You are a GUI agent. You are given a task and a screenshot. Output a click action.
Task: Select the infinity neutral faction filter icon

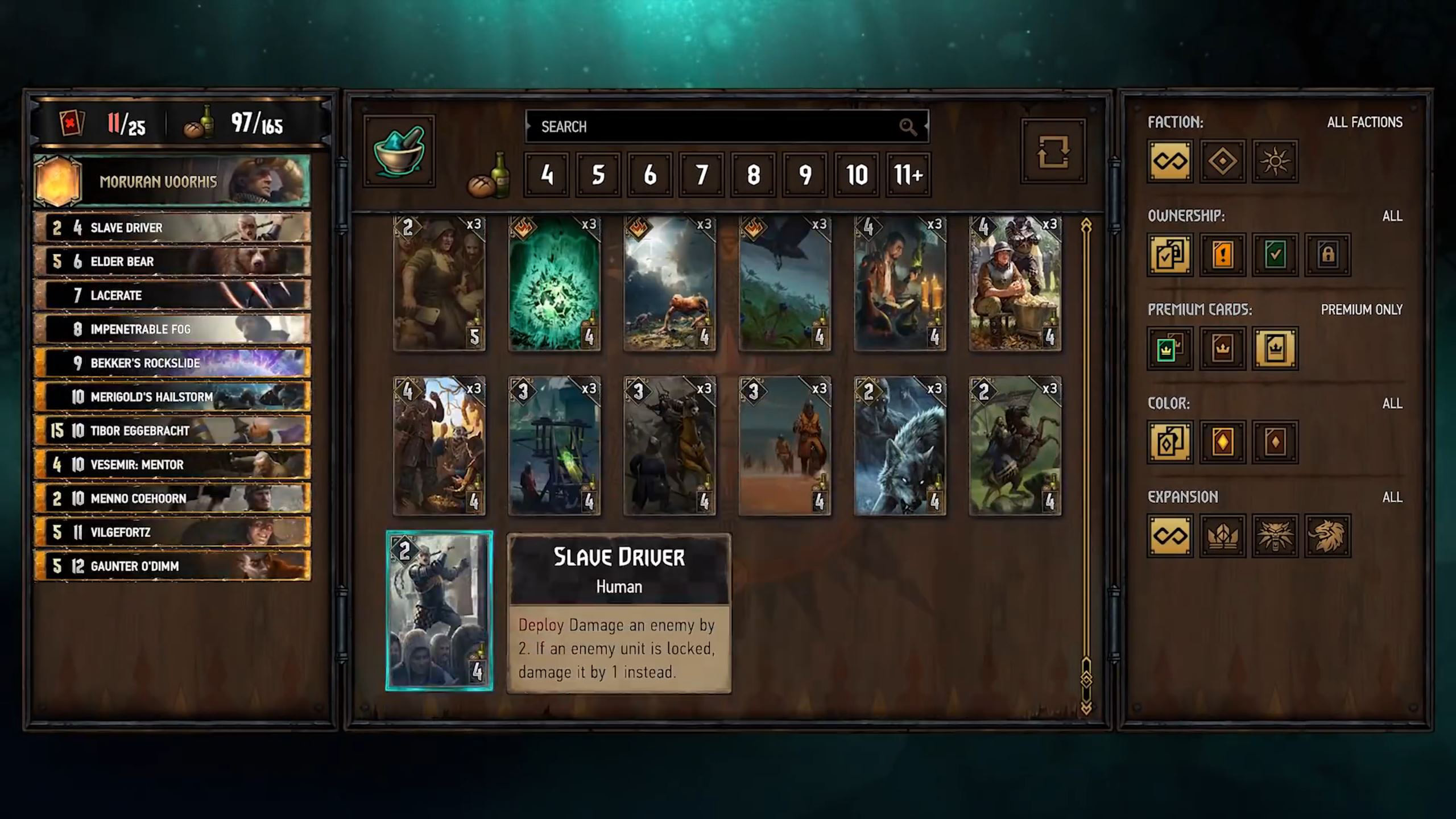point(1169,162)
